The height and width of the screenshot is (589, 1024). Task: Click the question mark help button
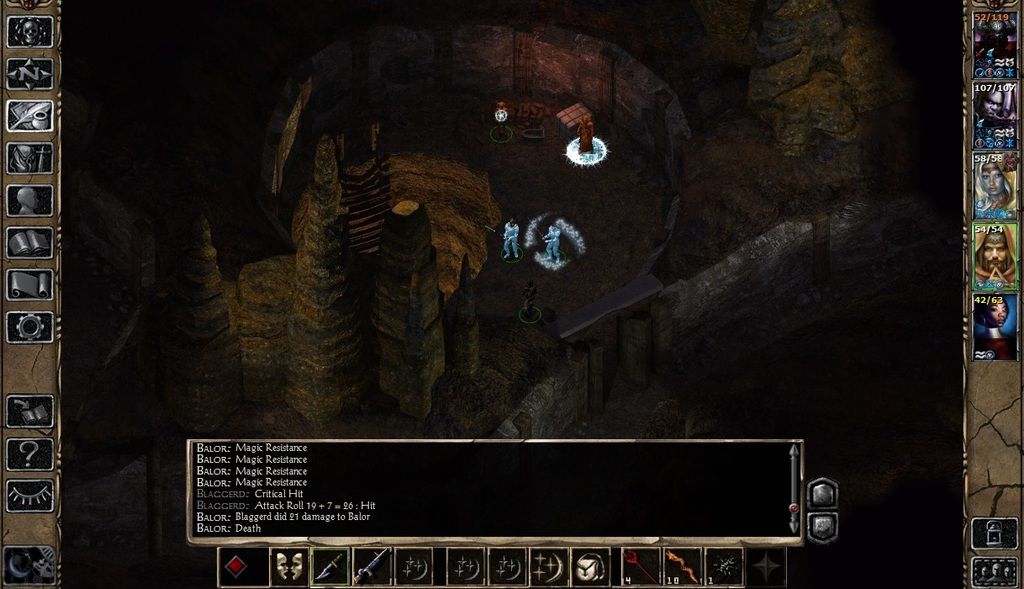[x=30, y=454]
